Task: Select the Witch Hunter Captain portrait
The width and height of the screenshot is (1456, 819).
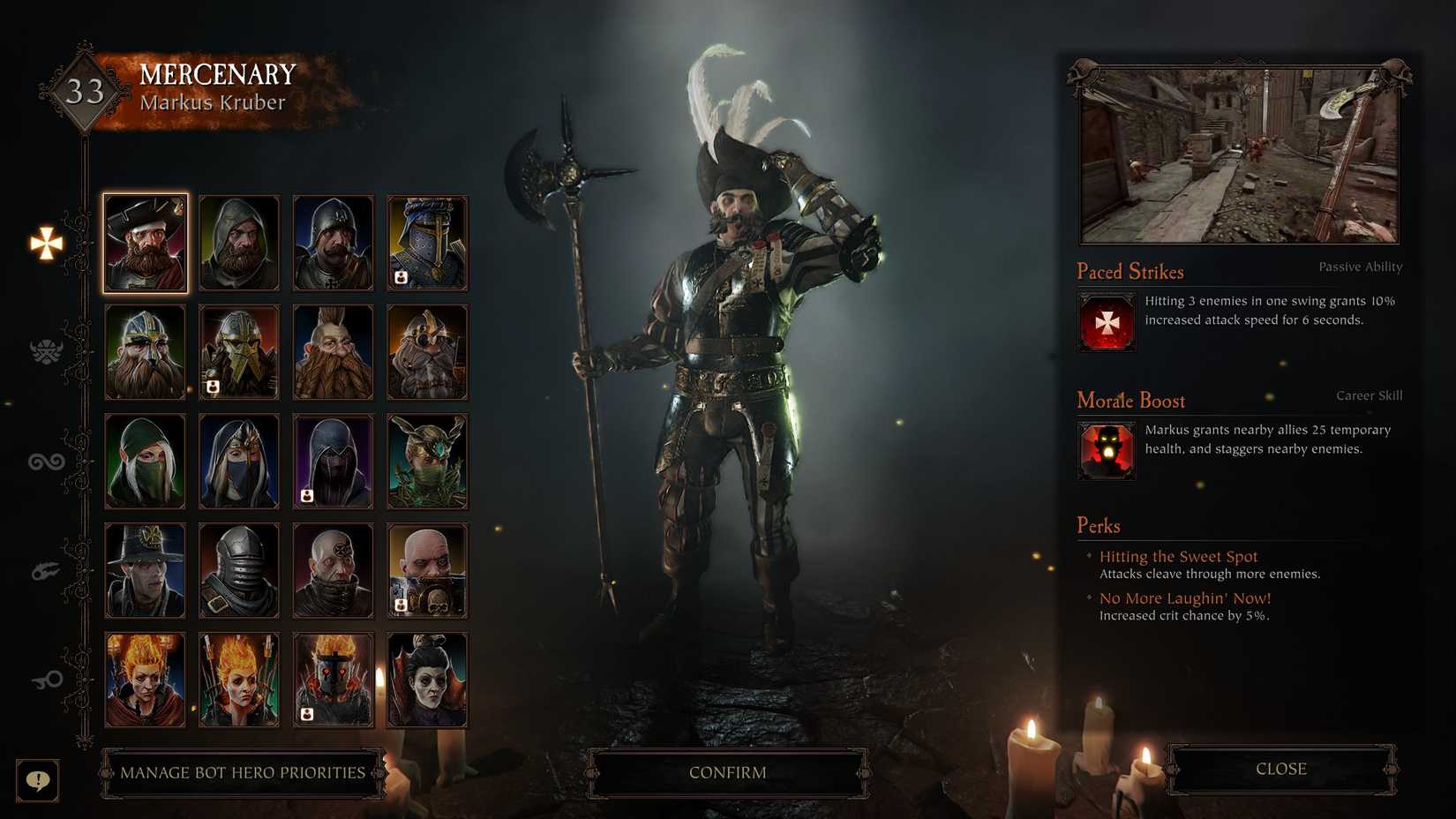Action: coord(145,569)
